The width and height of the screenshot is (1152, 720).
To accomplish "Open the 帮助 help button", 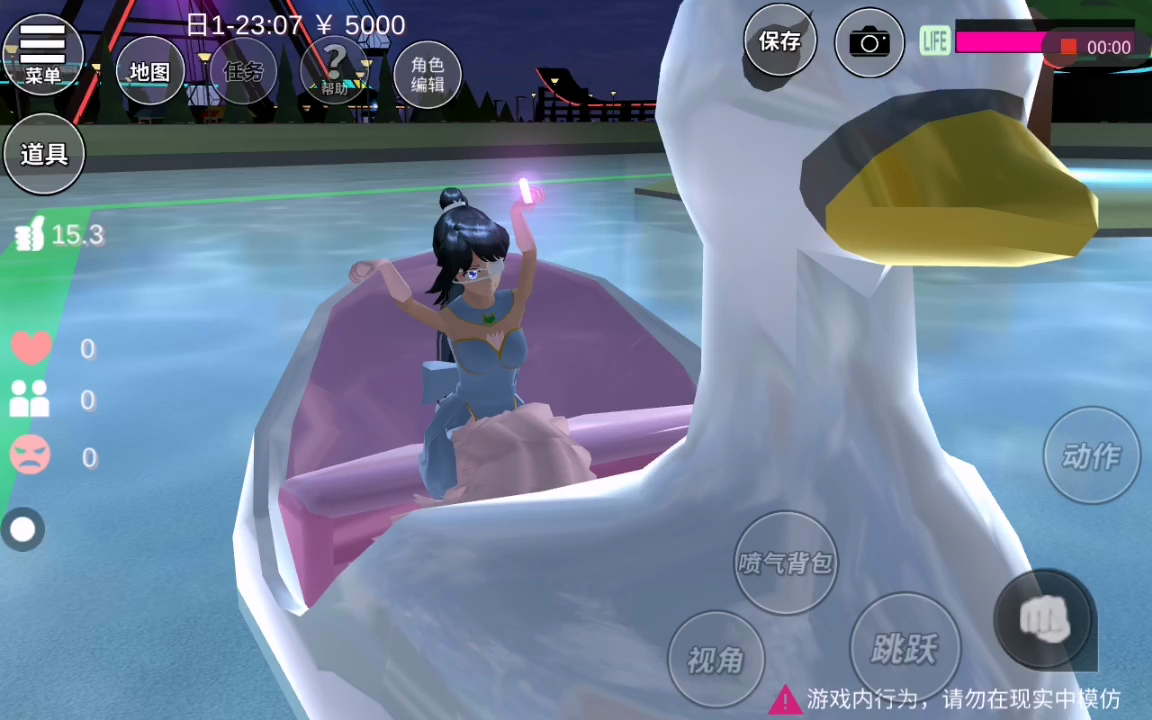I will coord(334,69).
